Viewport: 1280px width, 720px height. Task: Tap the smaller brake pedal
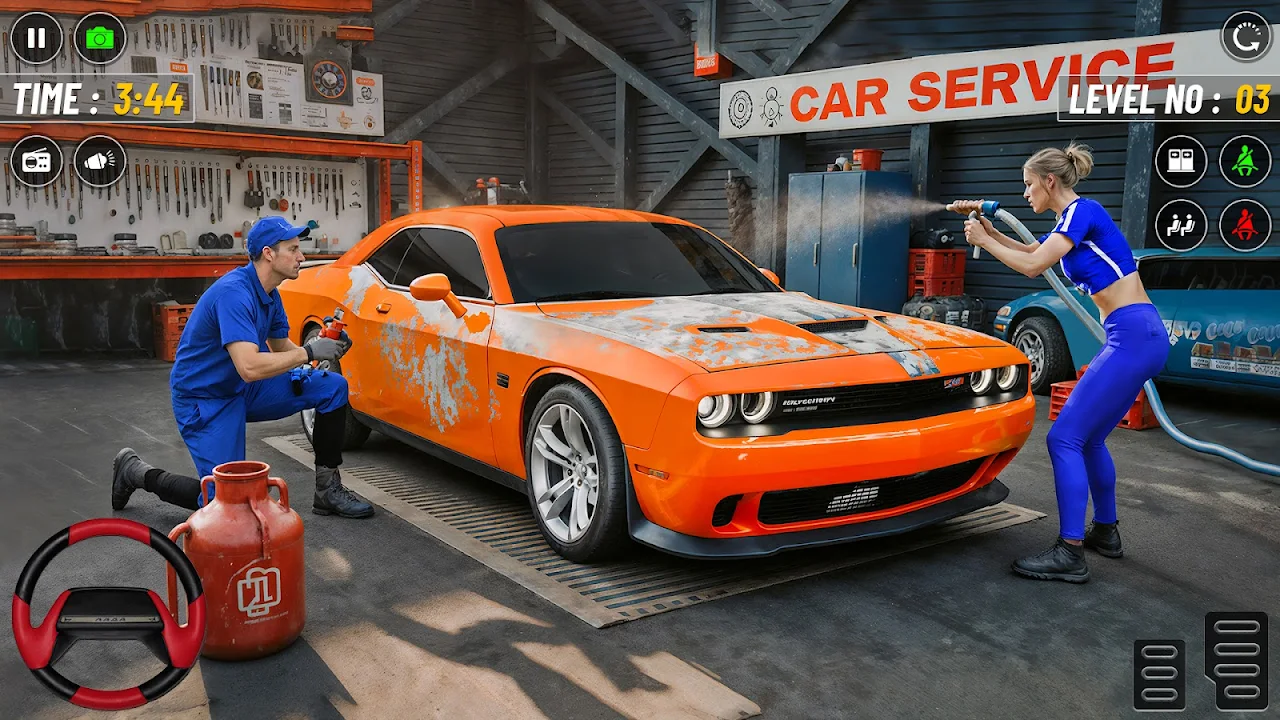[x=1160, y=675]
